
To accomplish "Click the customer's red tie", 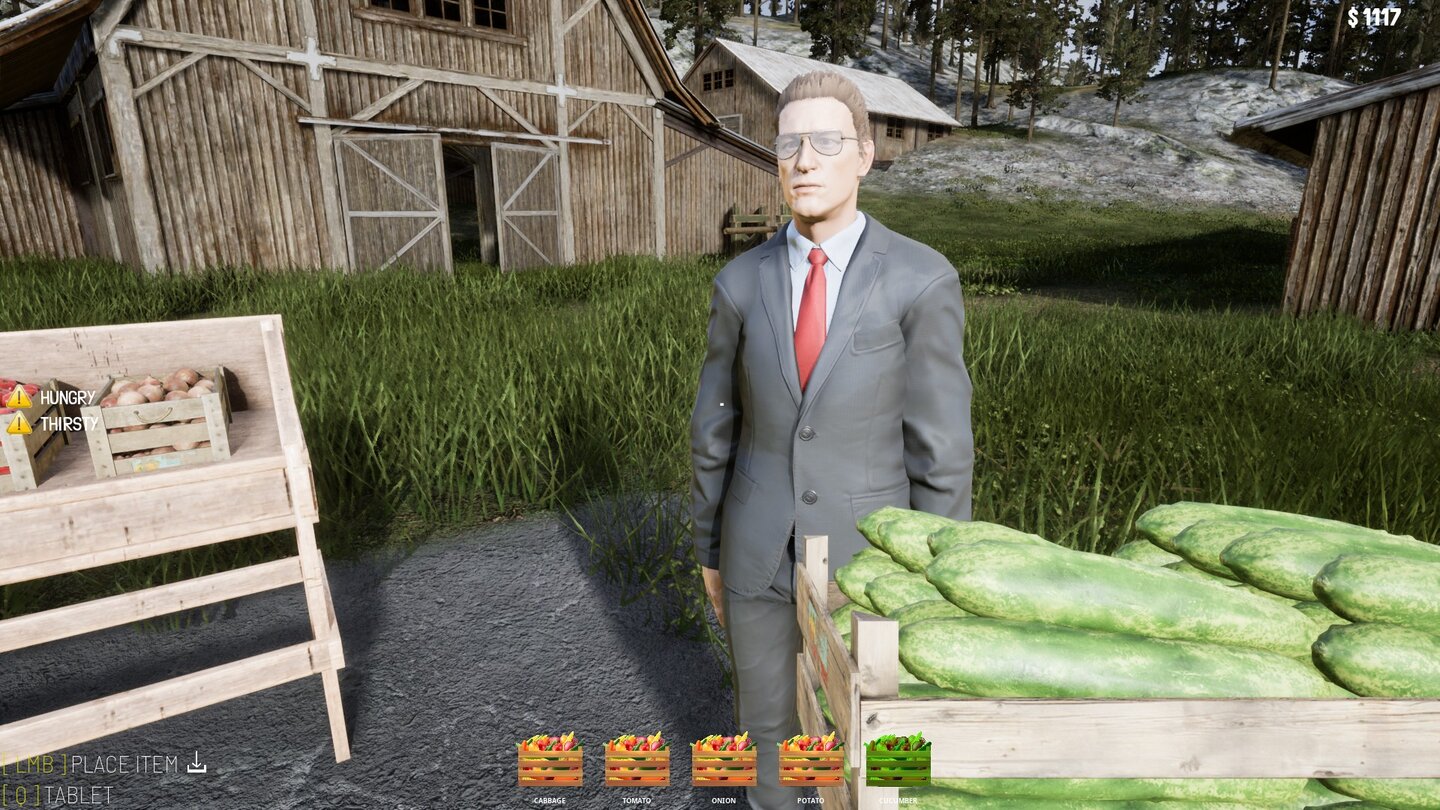I will pyautogui.click(x=812, y=310).
